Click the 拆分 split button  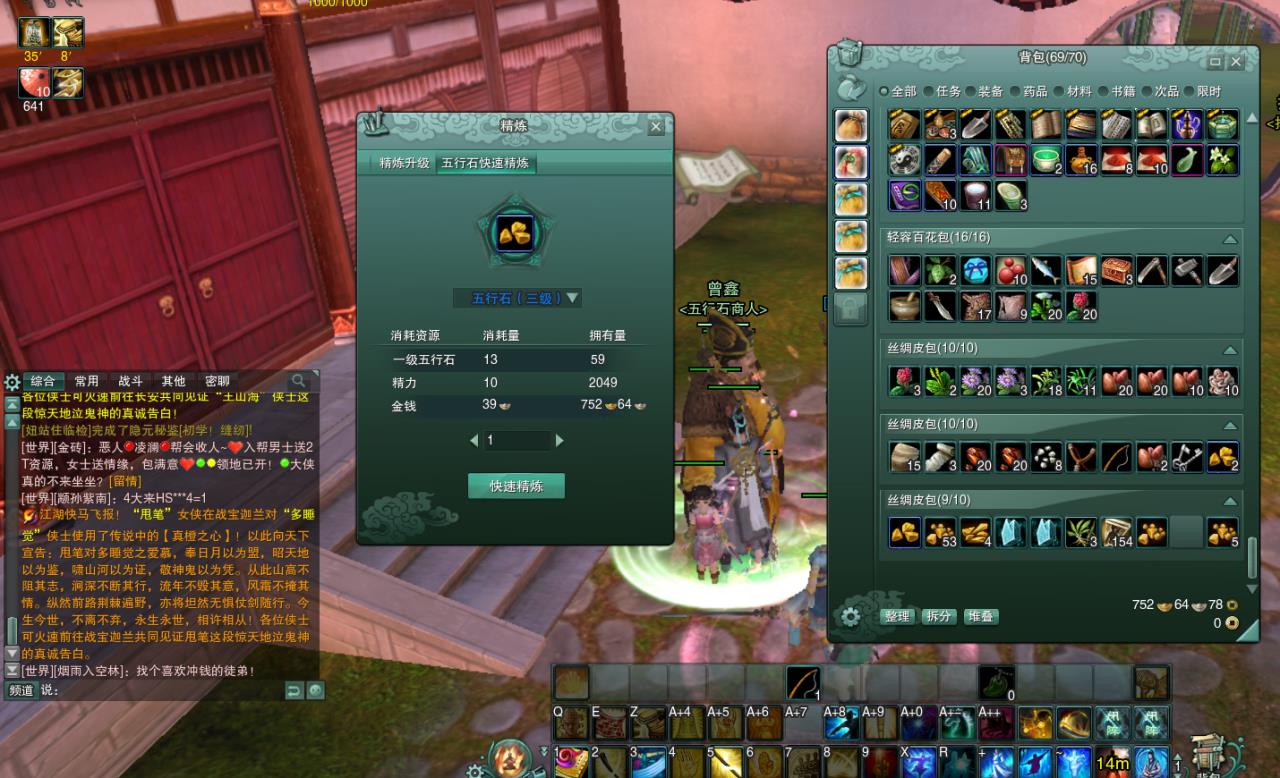[938, 617]
